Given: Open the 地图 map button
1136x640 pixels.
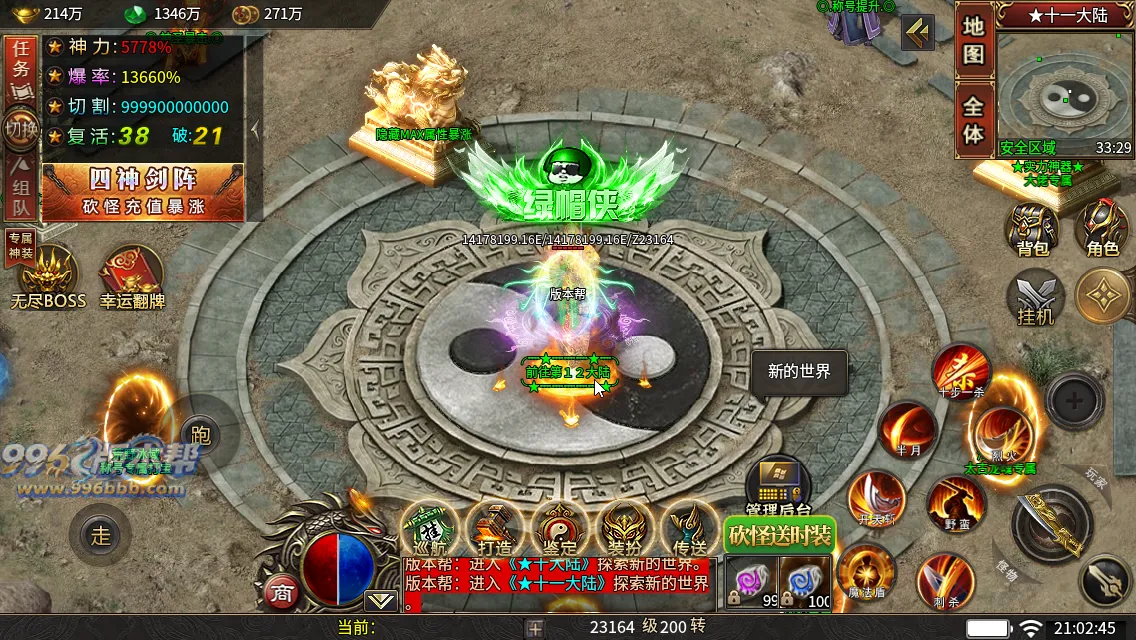Looking at the screenshot, I should (x=973, y=41).
